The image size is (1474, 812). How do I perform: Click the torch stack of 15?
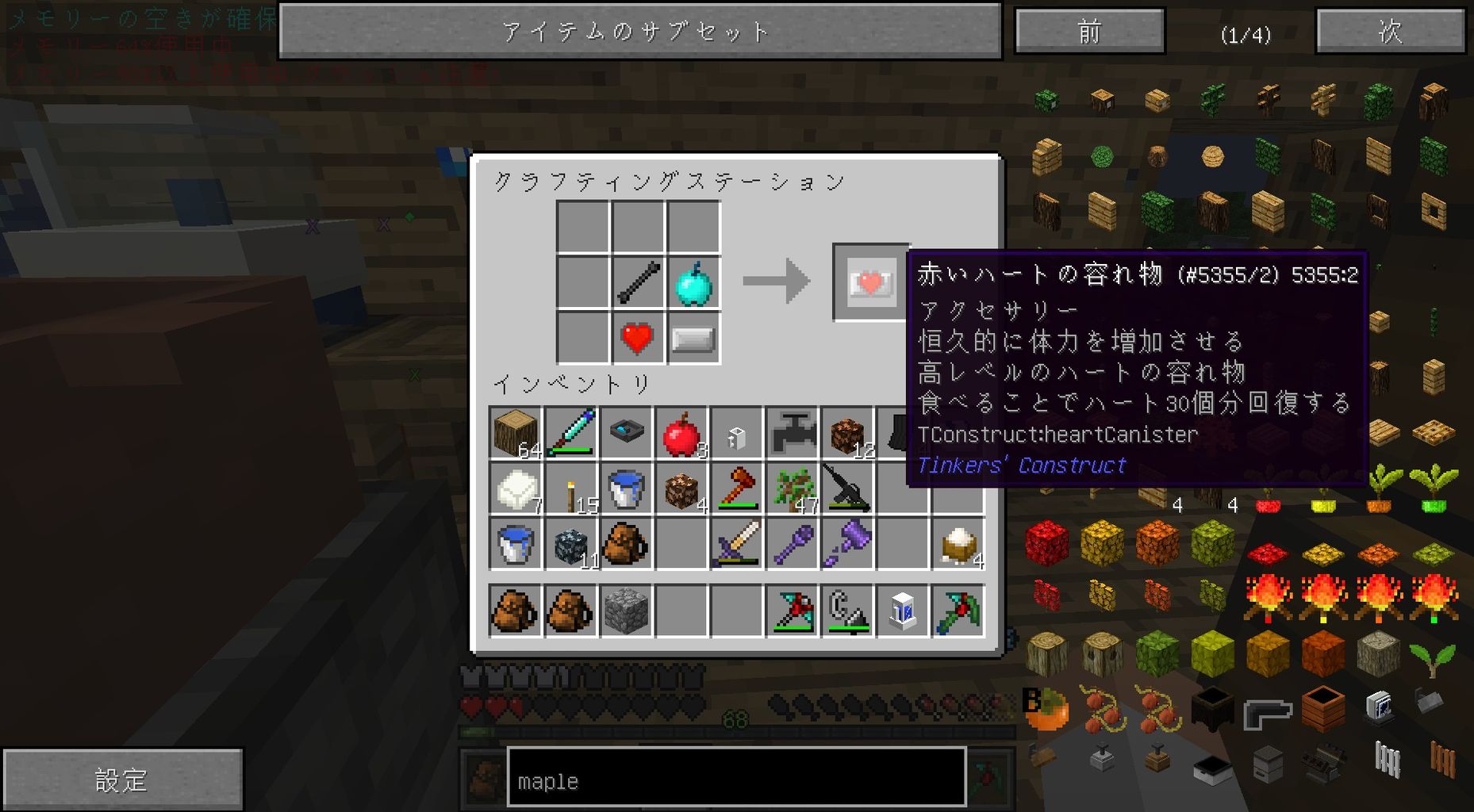(x=572, y=489)
